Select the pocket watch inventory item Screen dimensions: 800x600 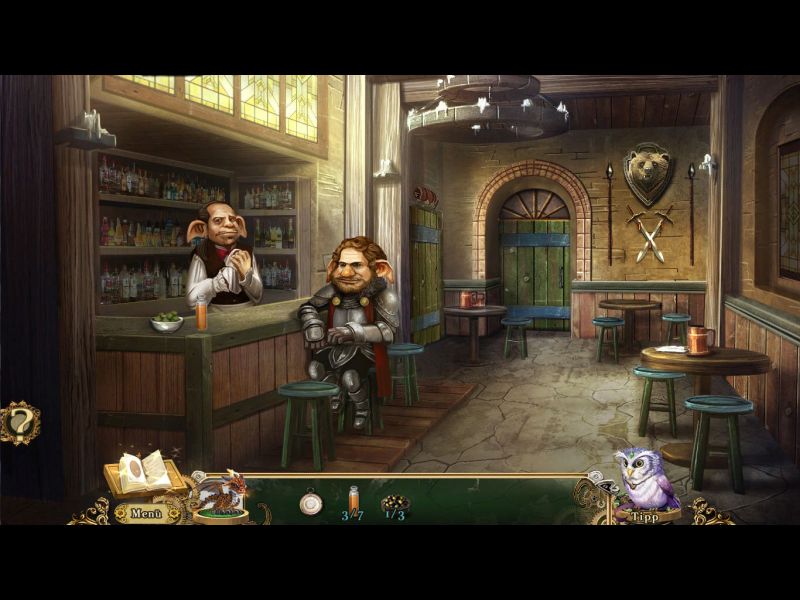pyautogui.click(x=311, y=502)
